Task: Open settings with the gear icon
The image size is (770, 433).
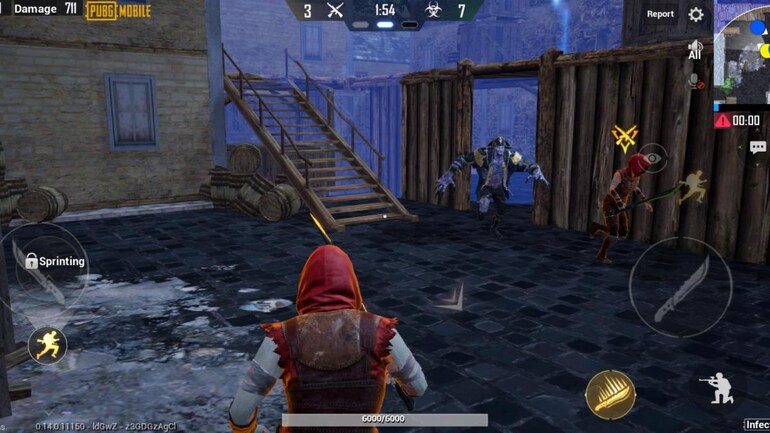Action: [x=696, y=14]
